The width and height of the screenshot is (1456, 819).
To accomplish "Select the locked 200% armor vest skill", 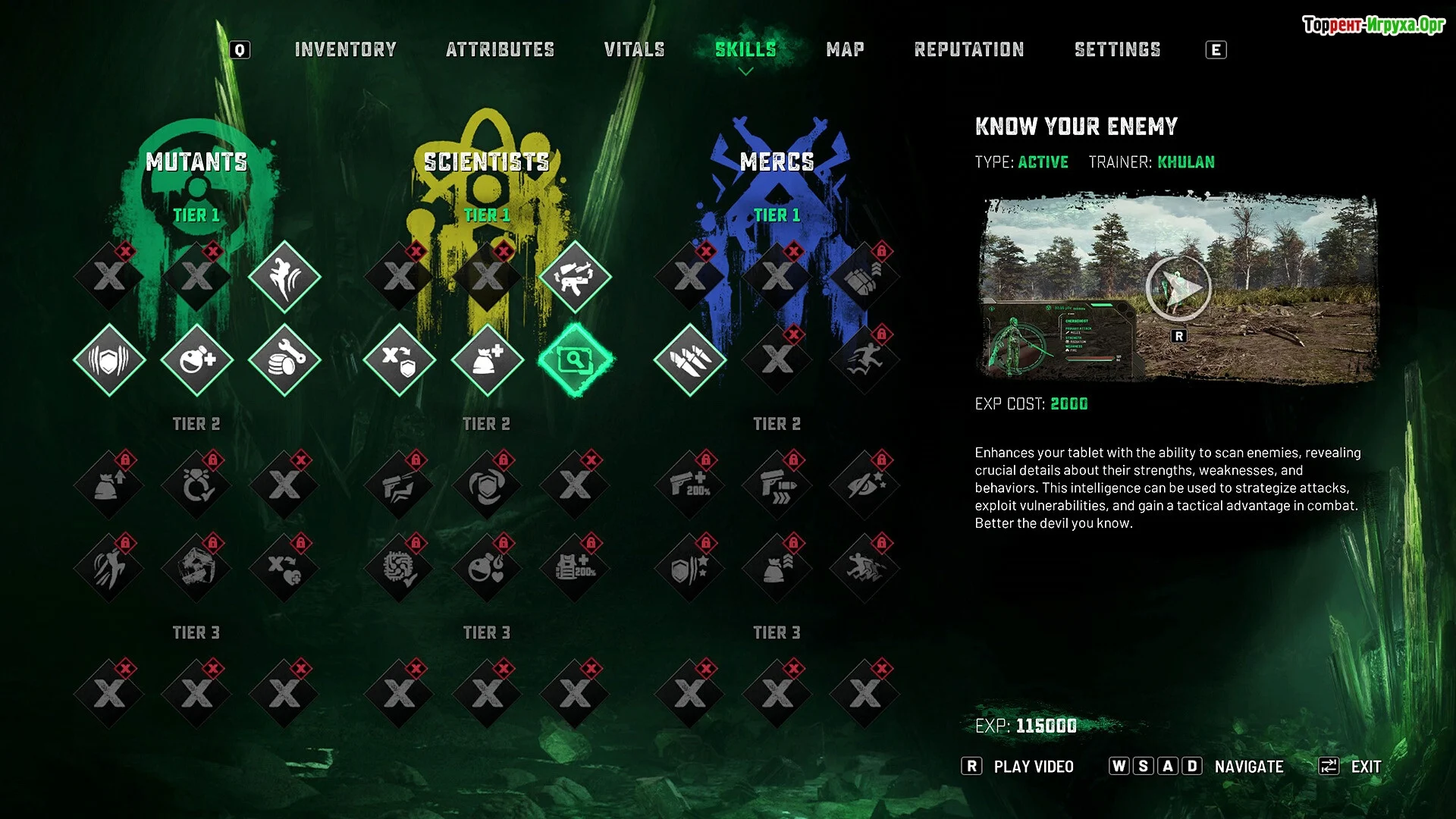I will [575, 568].
